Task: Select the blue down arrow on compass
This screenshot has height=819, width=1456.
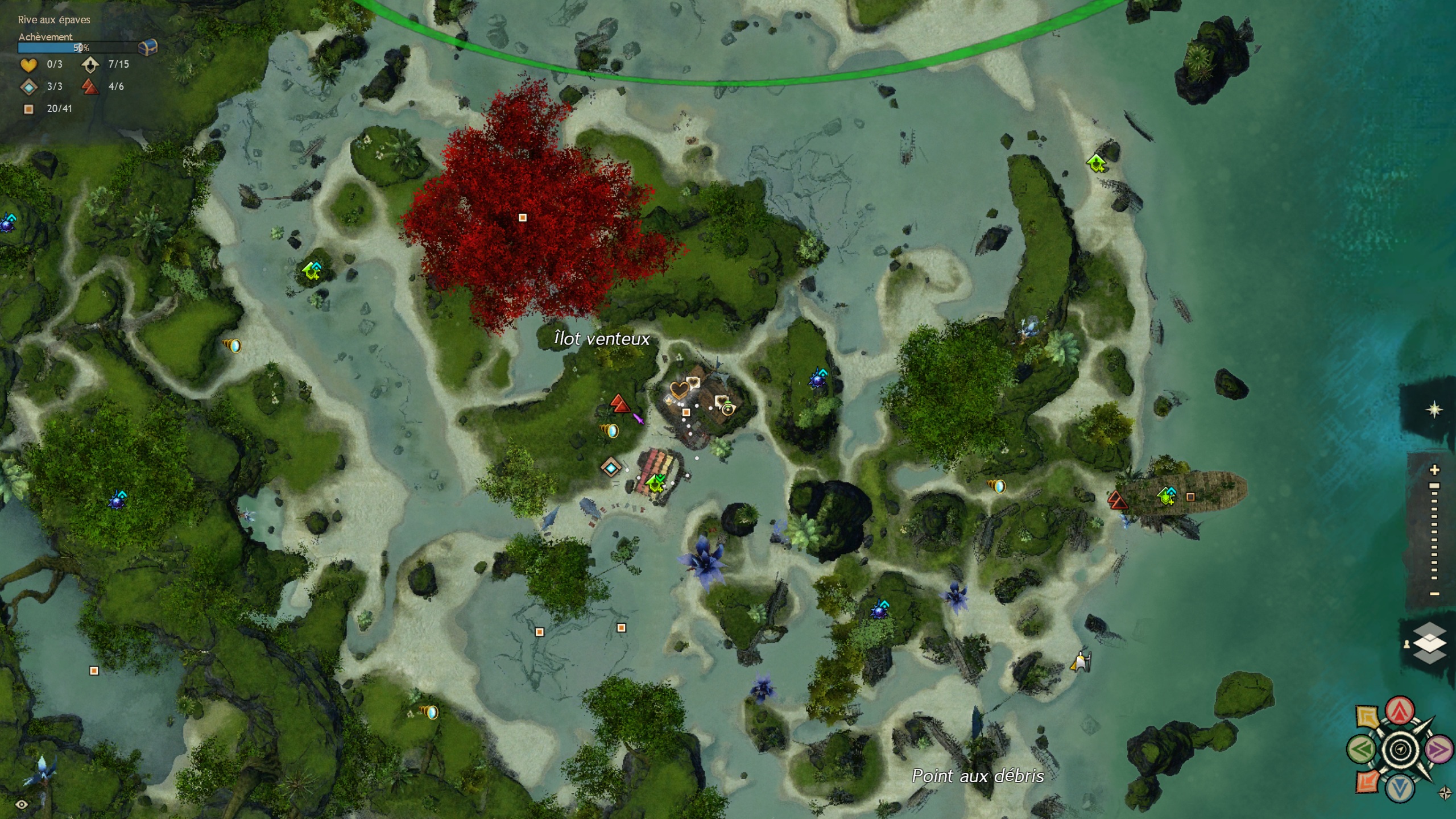Action: point(1400,788)
